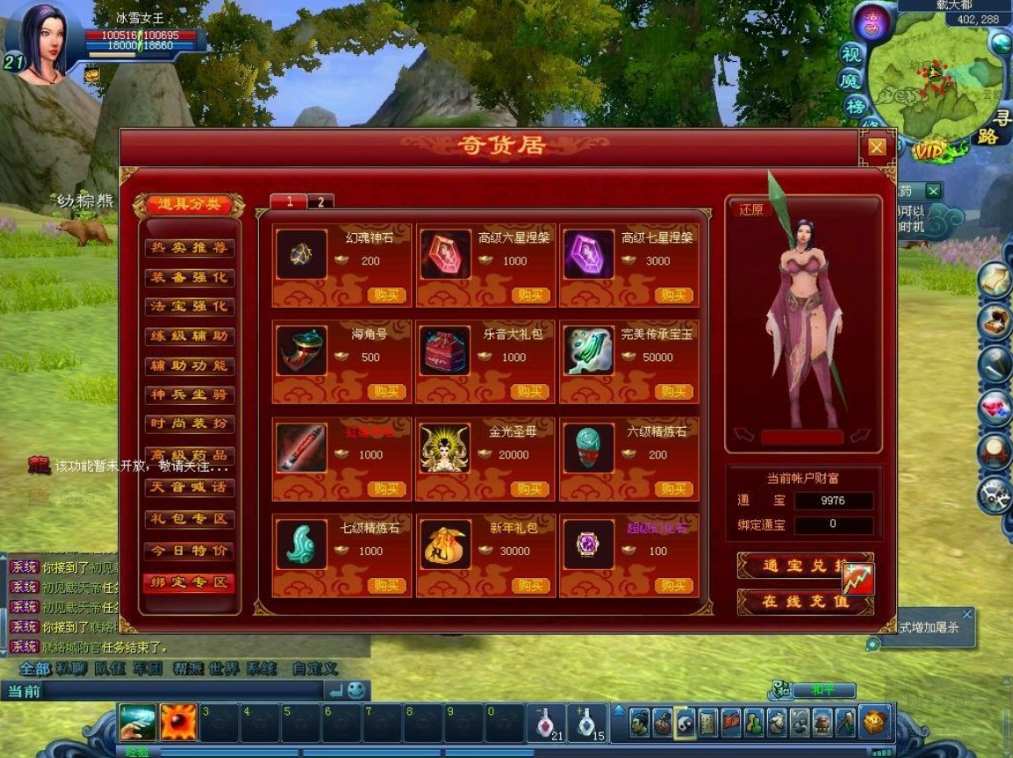This screenshot has width=1013, height=758.
Task: Show the 今日特价 deals
Action: pos(189,551)
